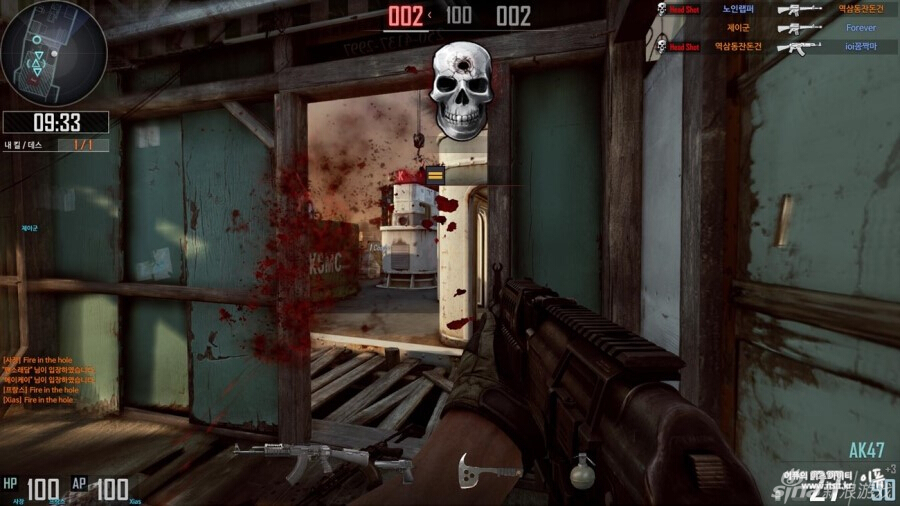Select the AK47 rifle weapon slot

click(300, 460)
